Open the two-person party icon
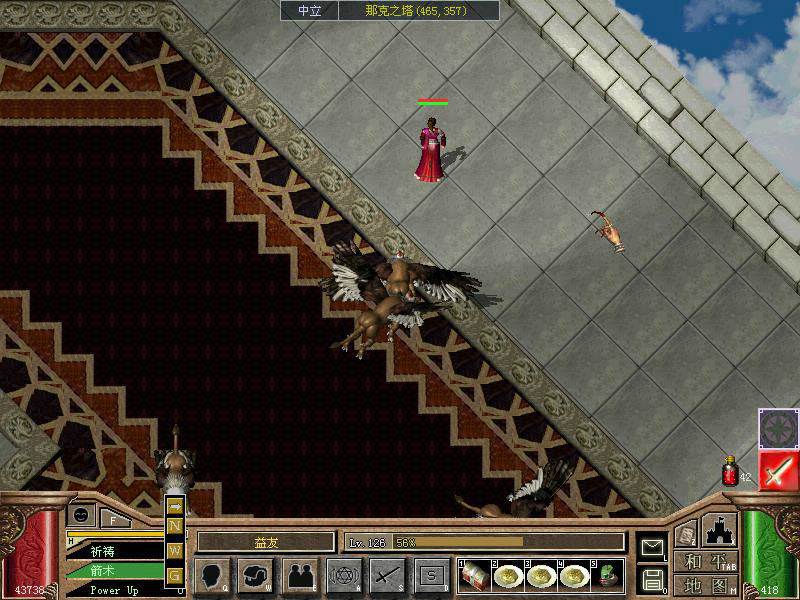The height and width of the screenshot is (600, 800). (300, 575)
